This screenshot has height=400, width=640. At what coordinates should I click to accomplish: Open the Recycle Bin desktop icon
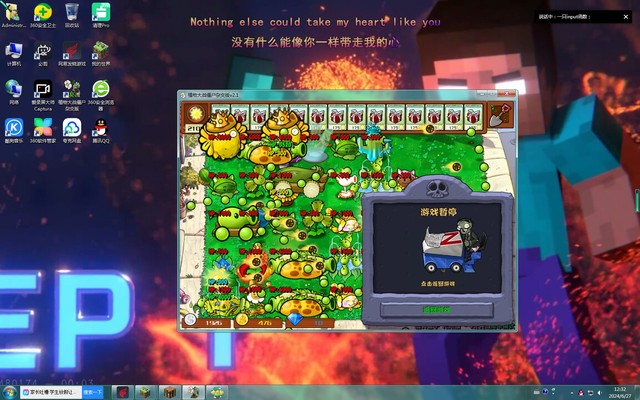[72, 13]
